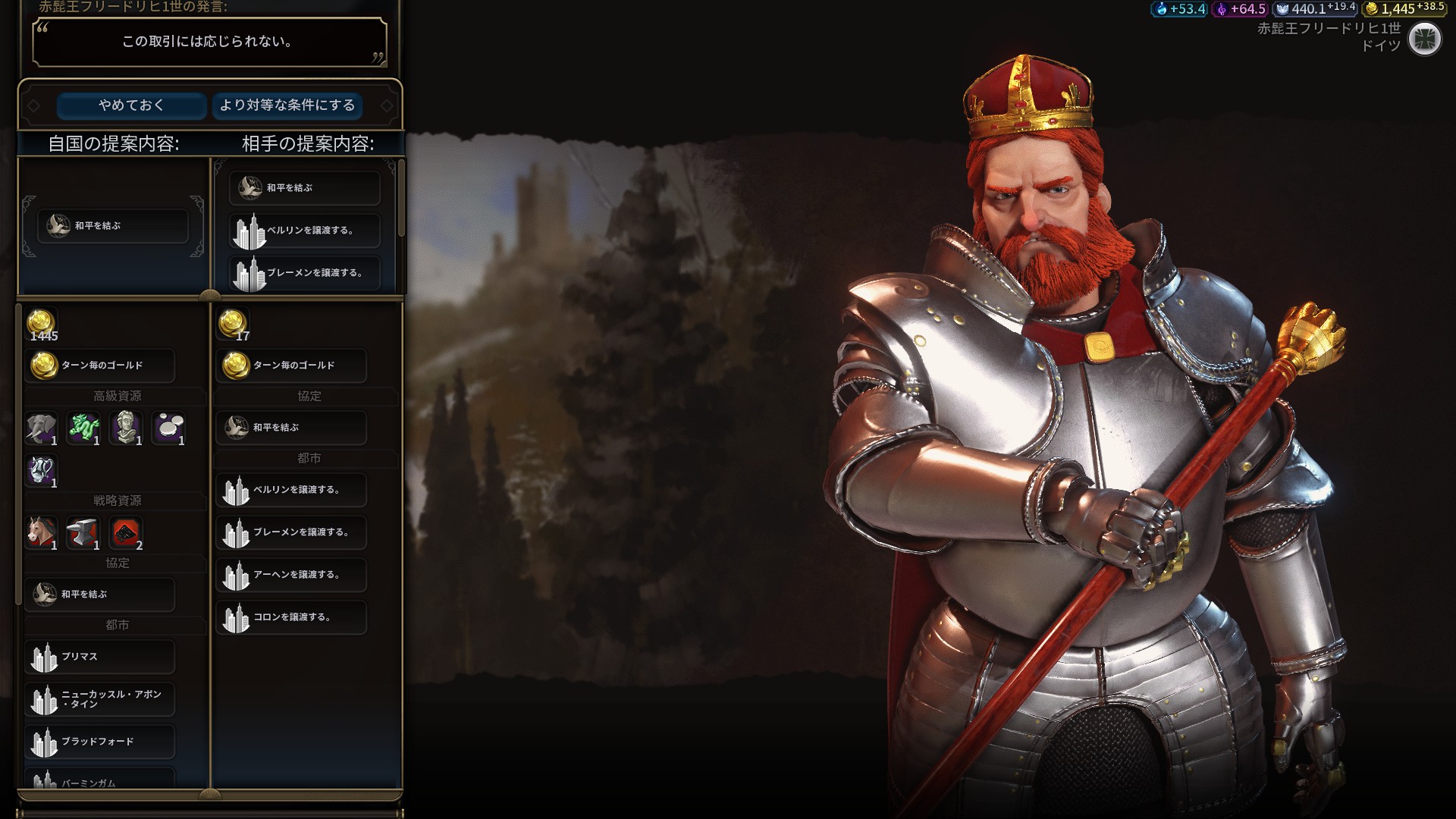Choose より対等な条件にする to make the deal more equal

coord(287,105)
